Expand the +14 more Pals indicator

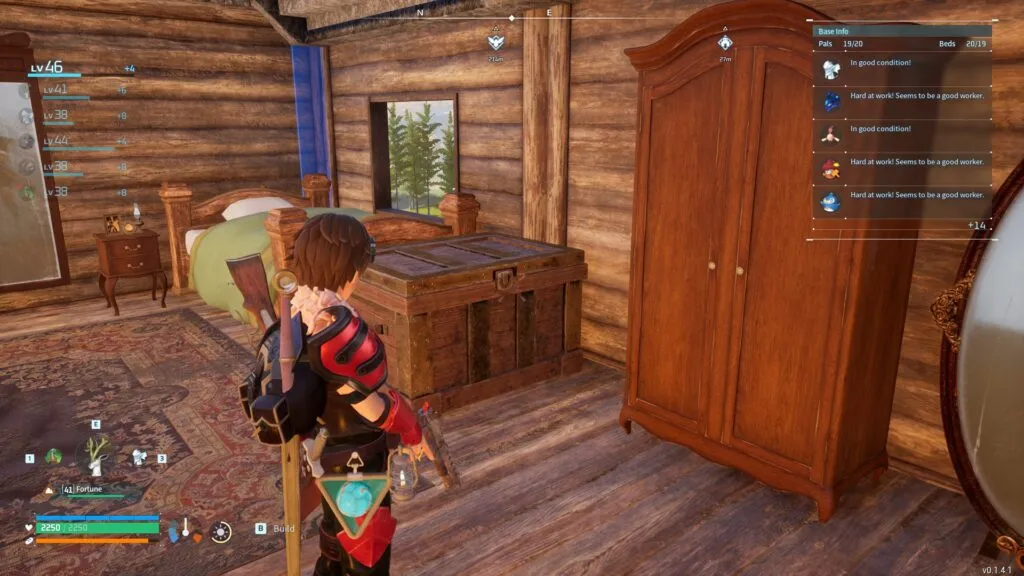click(977, 227)
